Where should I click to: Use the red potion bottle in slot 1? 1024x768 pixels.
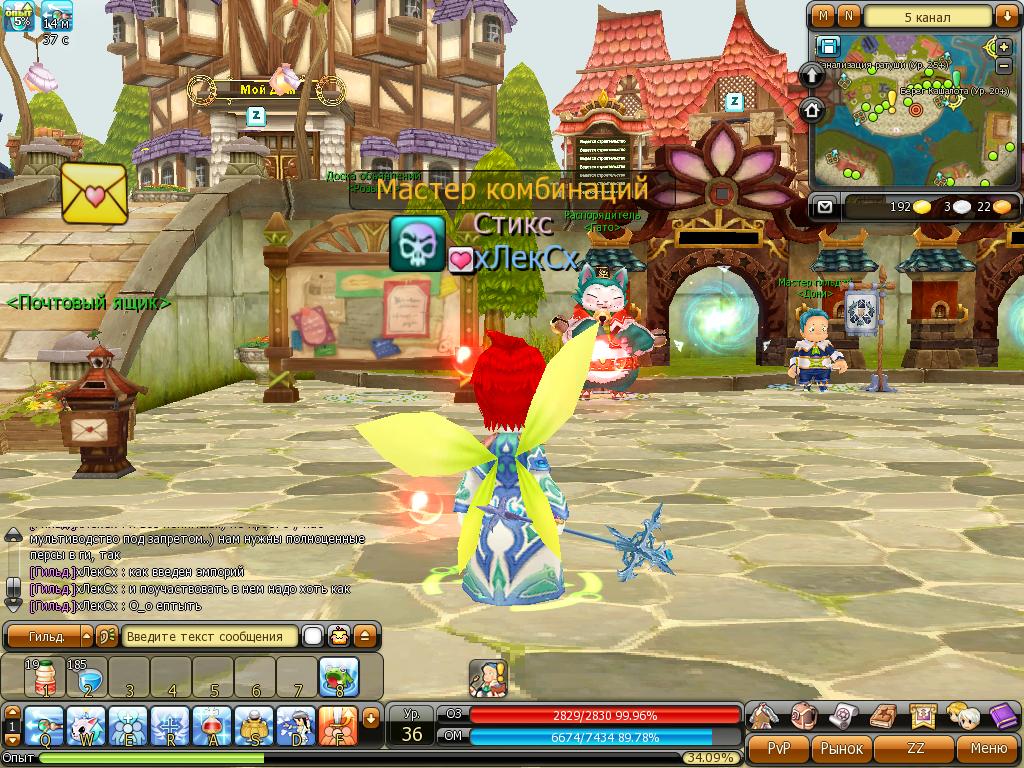pos(44,677)
